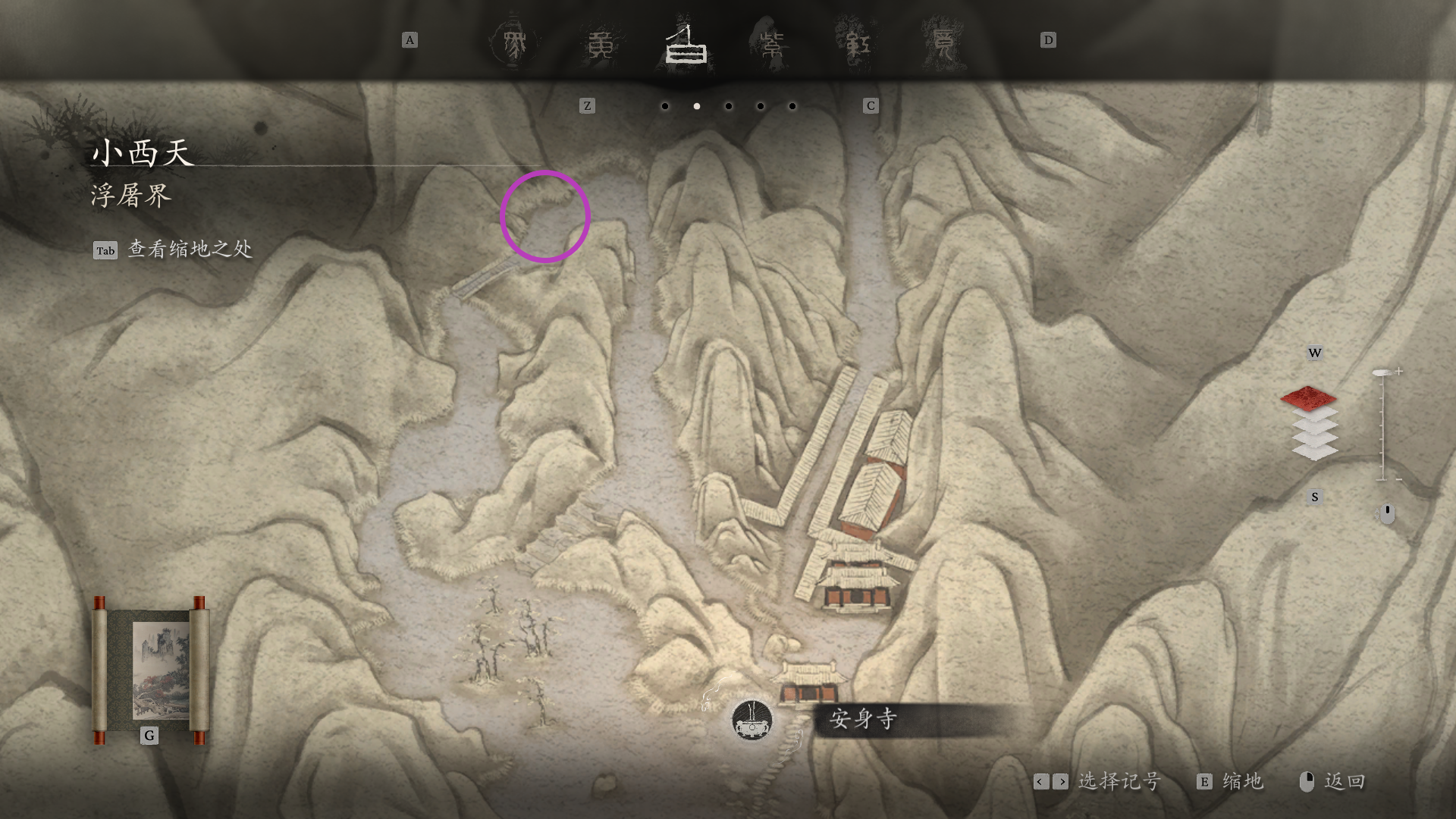1456x819 pixels.
Task: Switch to the 黑 chapter map tab
Action: (514, 43)
